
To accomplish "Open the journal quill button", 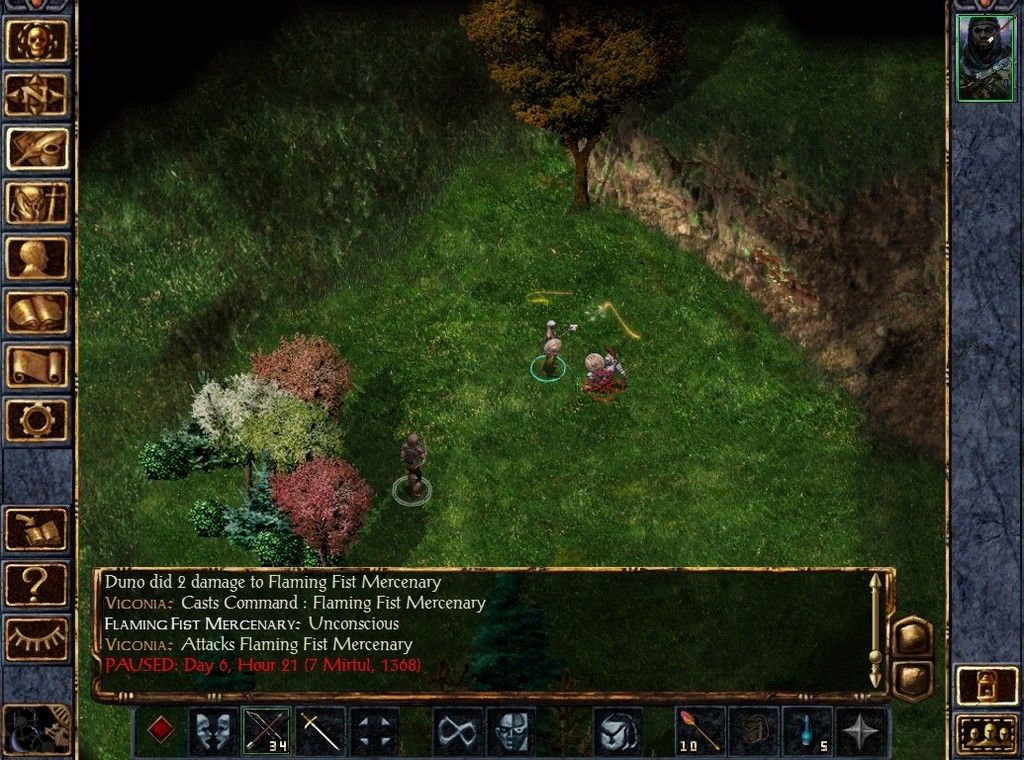I will tap(38, 149).
